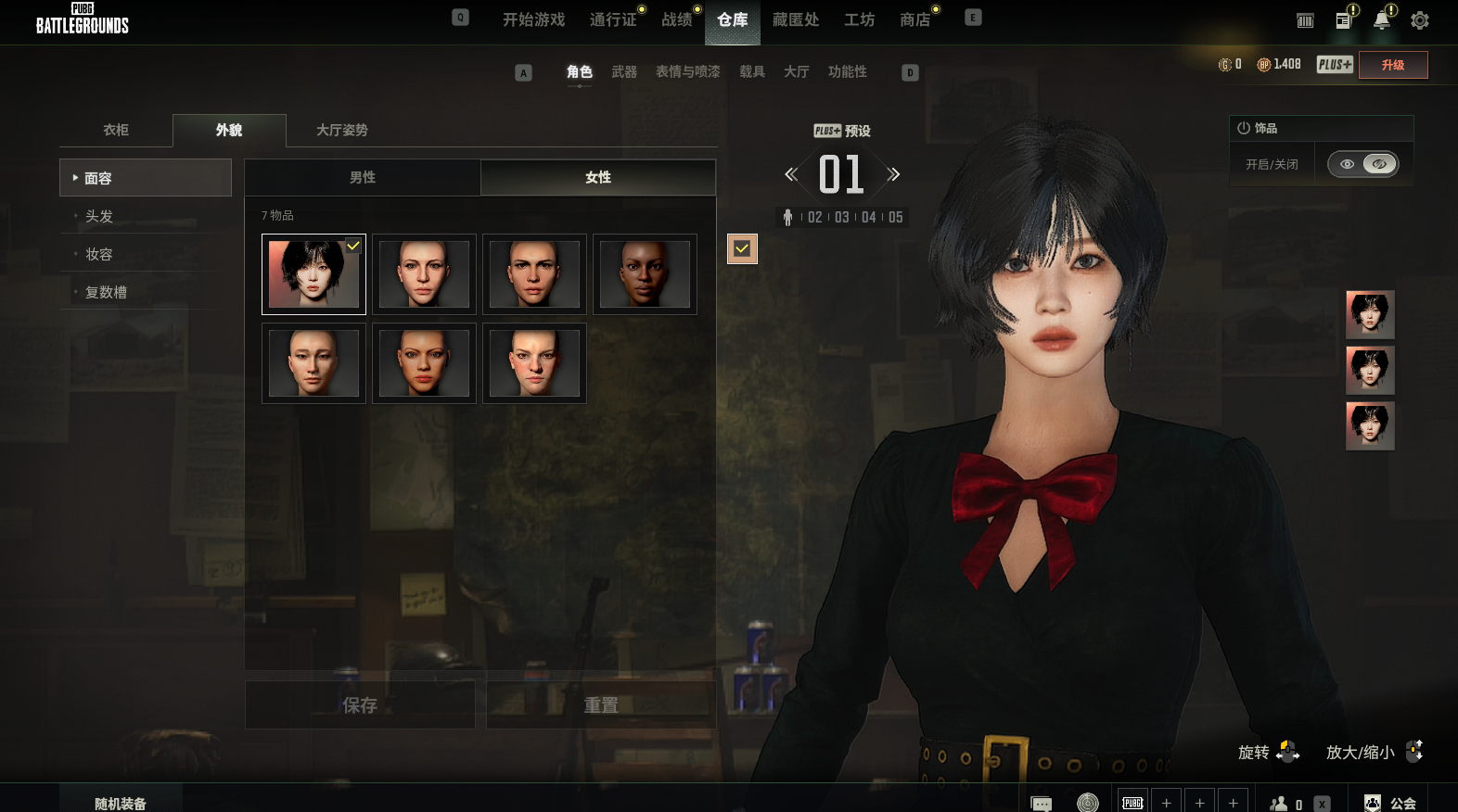Go to next preset with right arrow
This screenshot has width=1458, height=812.
point(893,174)
